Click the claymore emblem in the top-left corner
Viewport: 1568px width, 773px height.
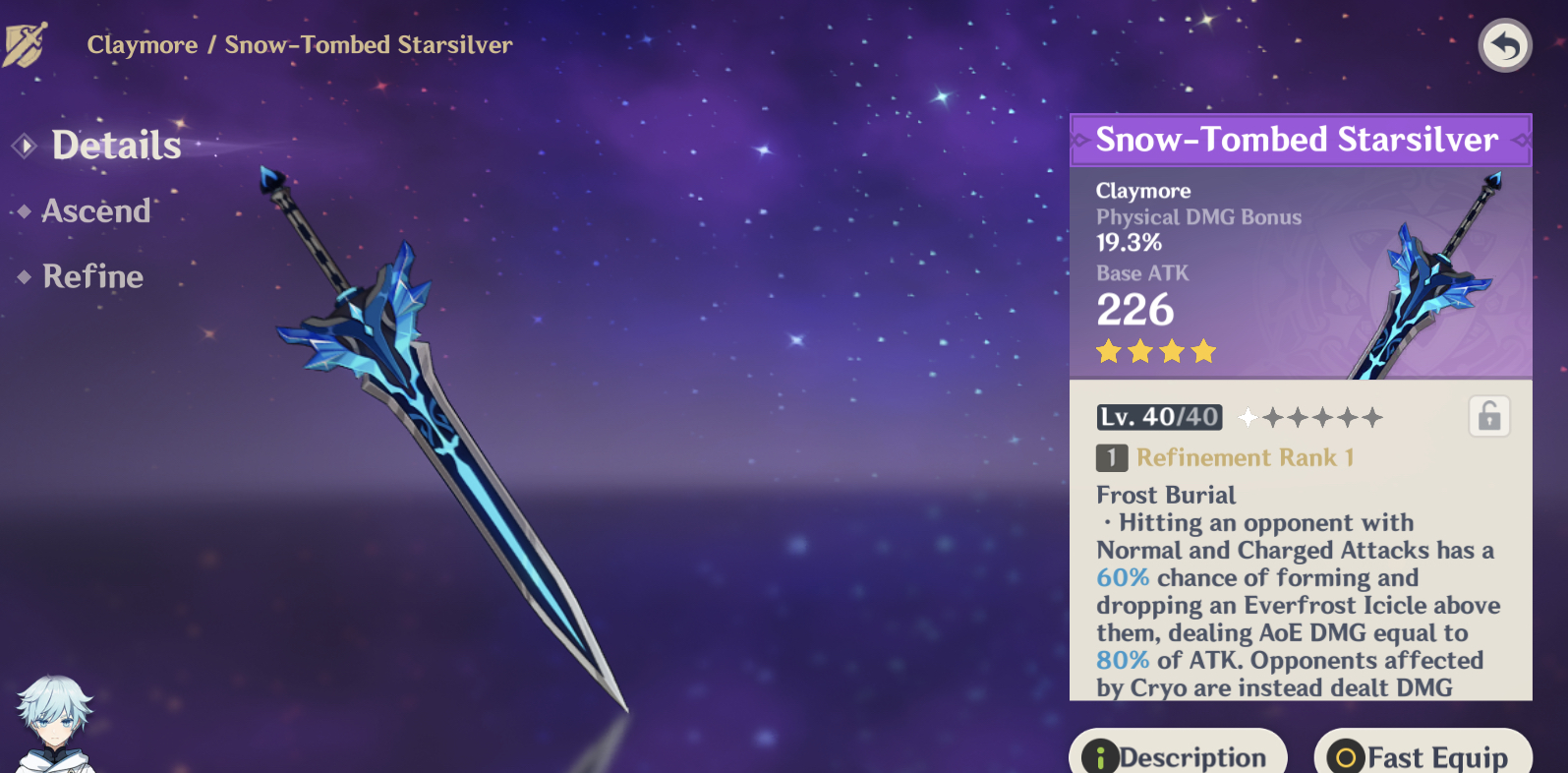pos(28,44)
